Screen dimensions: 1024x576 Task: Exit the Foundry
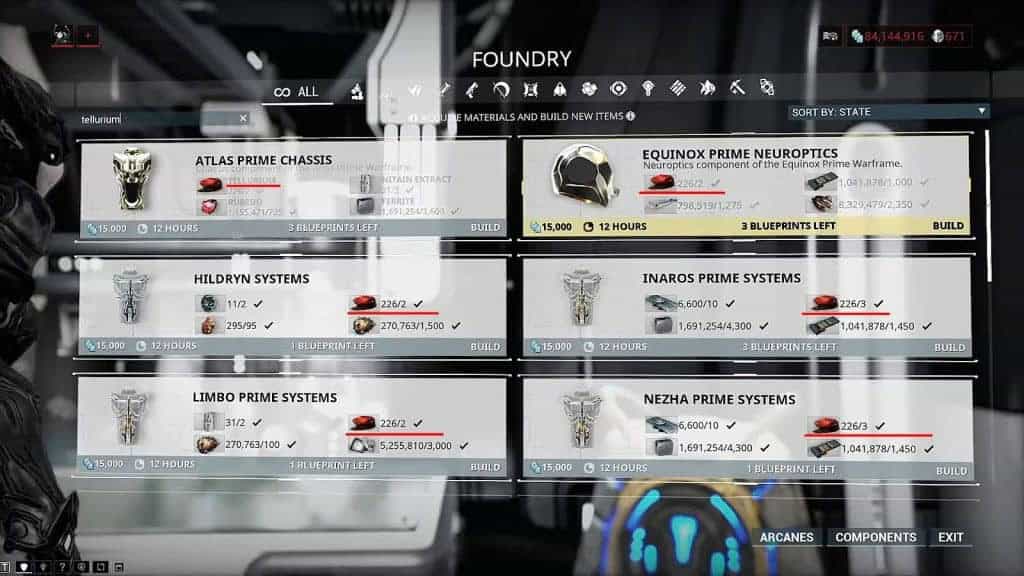(950, 537)
